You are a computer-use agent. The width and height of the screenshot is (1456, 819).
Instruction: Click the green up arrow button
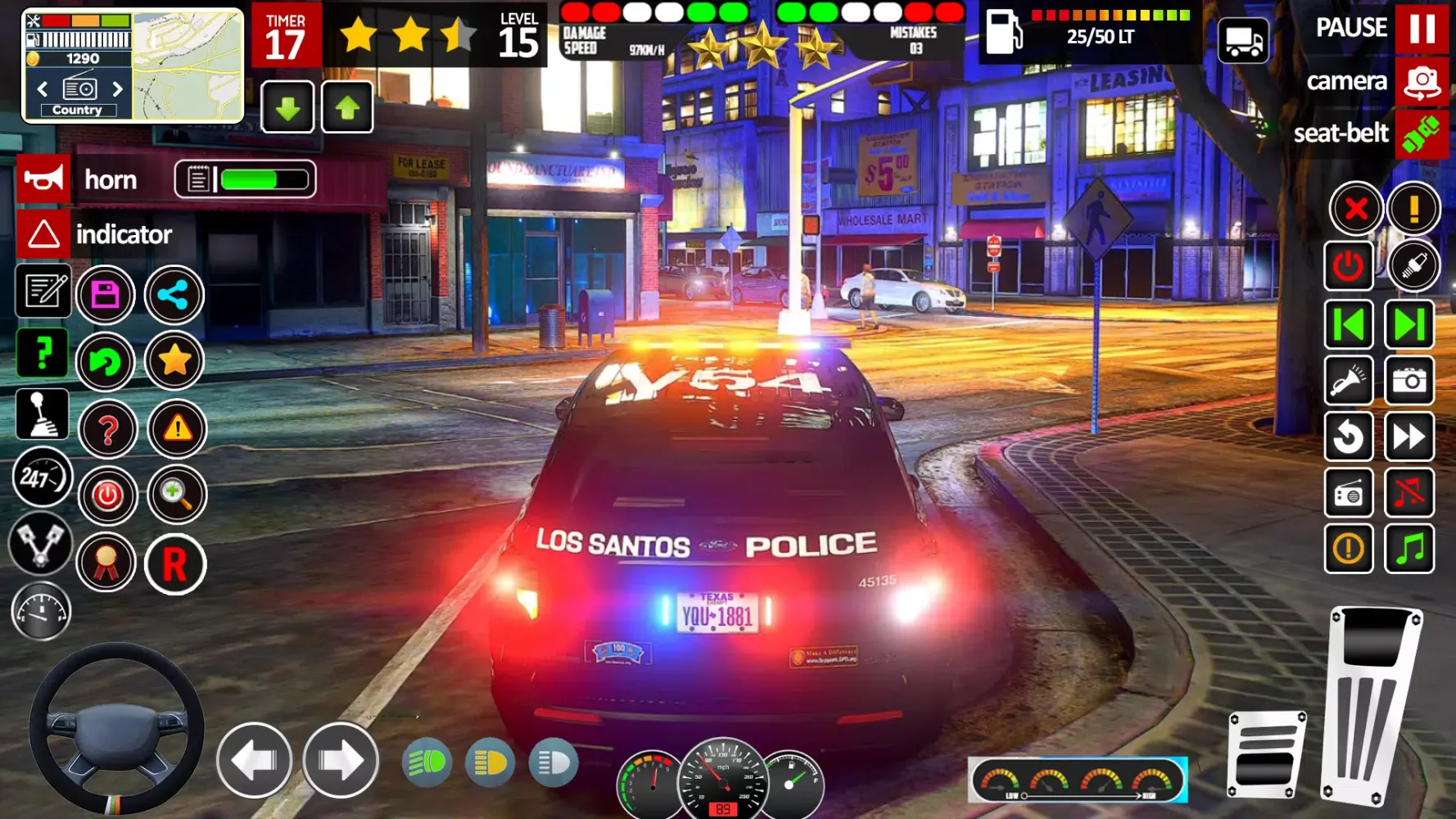pos(347,107)
